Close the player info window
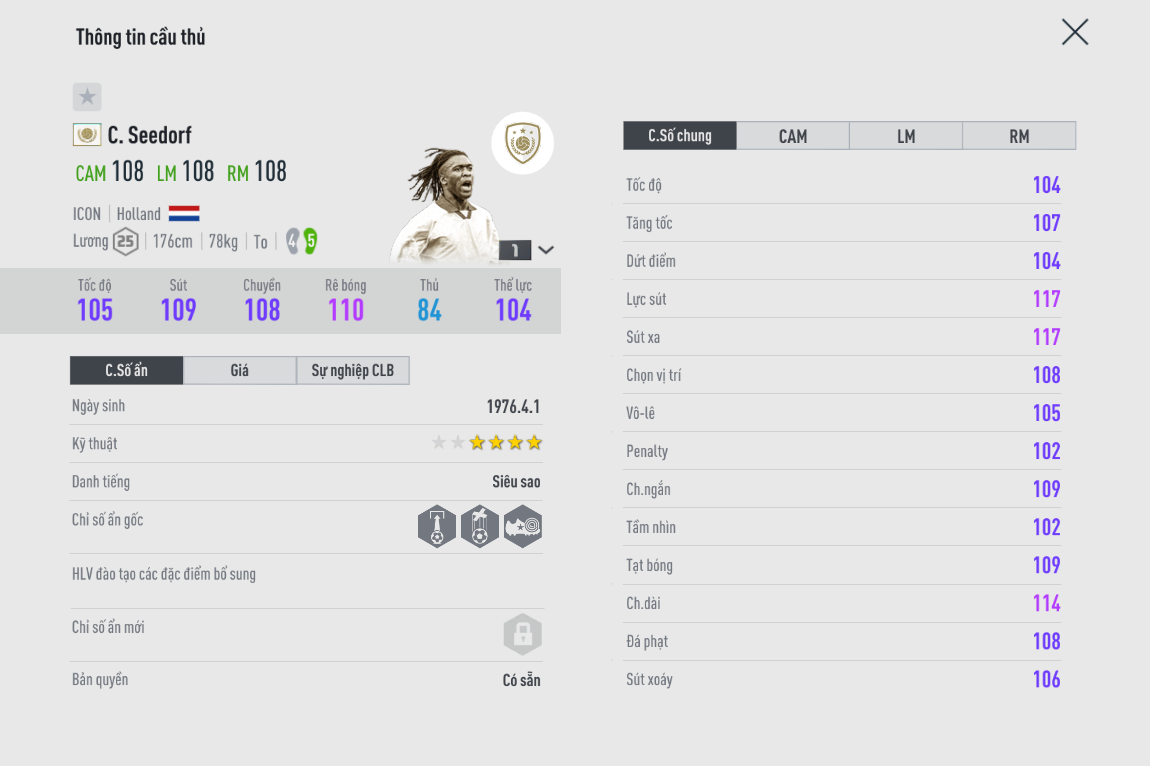 [x=1075, y=33]
